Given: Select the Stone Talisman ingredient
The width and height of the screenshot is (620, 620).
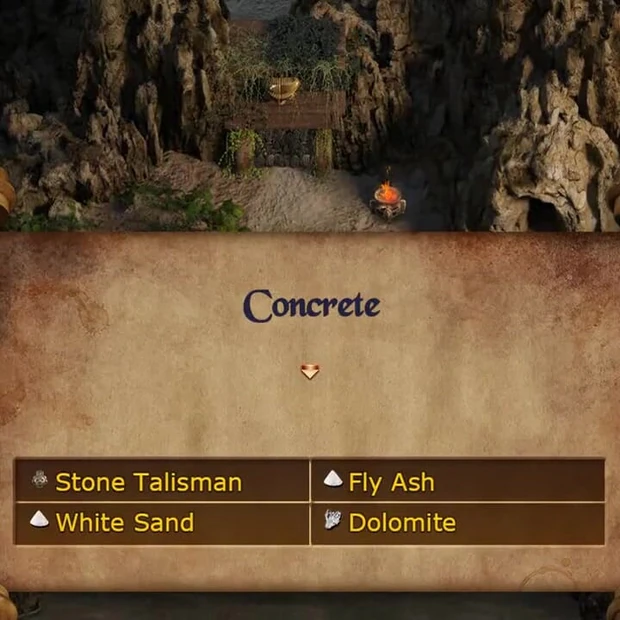Looking at the screenshot, I should pos(148,482).
